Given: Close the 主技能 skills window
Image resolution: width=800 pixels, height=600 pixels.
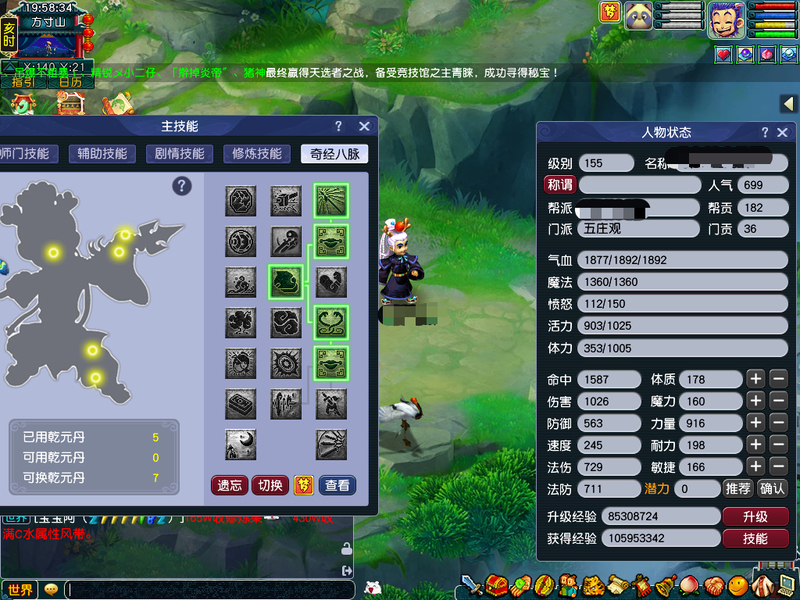Looking at the screenshot, I should click(364, 127).
